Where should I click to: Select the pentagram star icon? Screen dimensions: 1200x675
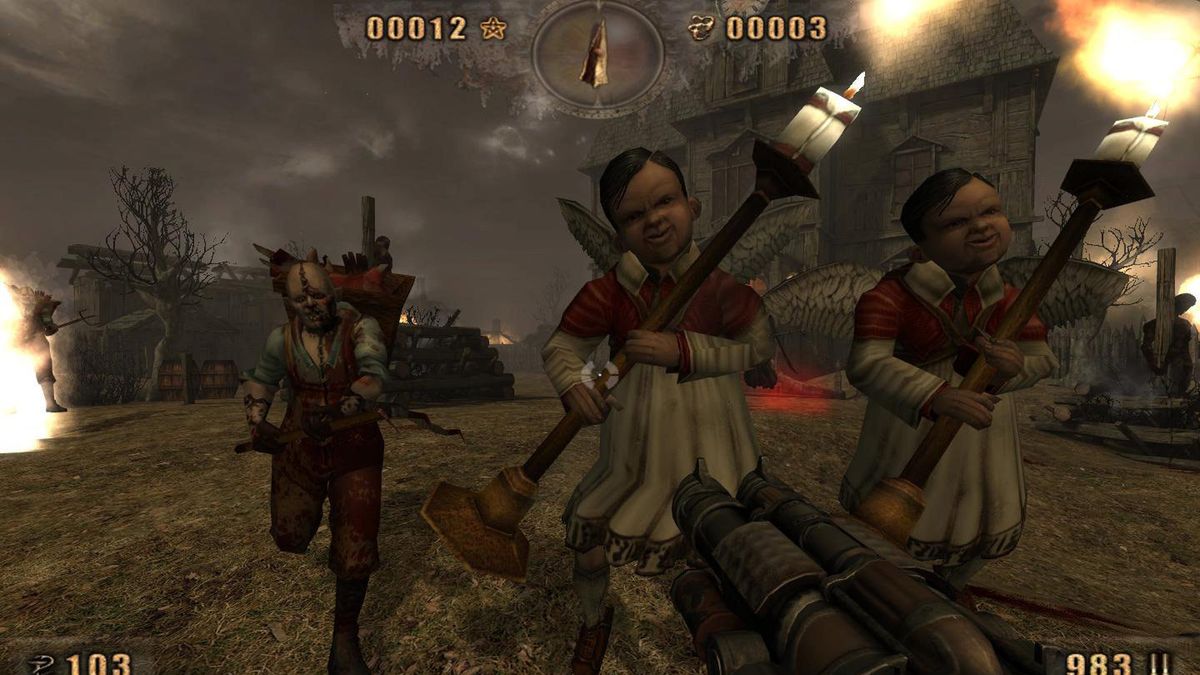click(492, 28)
